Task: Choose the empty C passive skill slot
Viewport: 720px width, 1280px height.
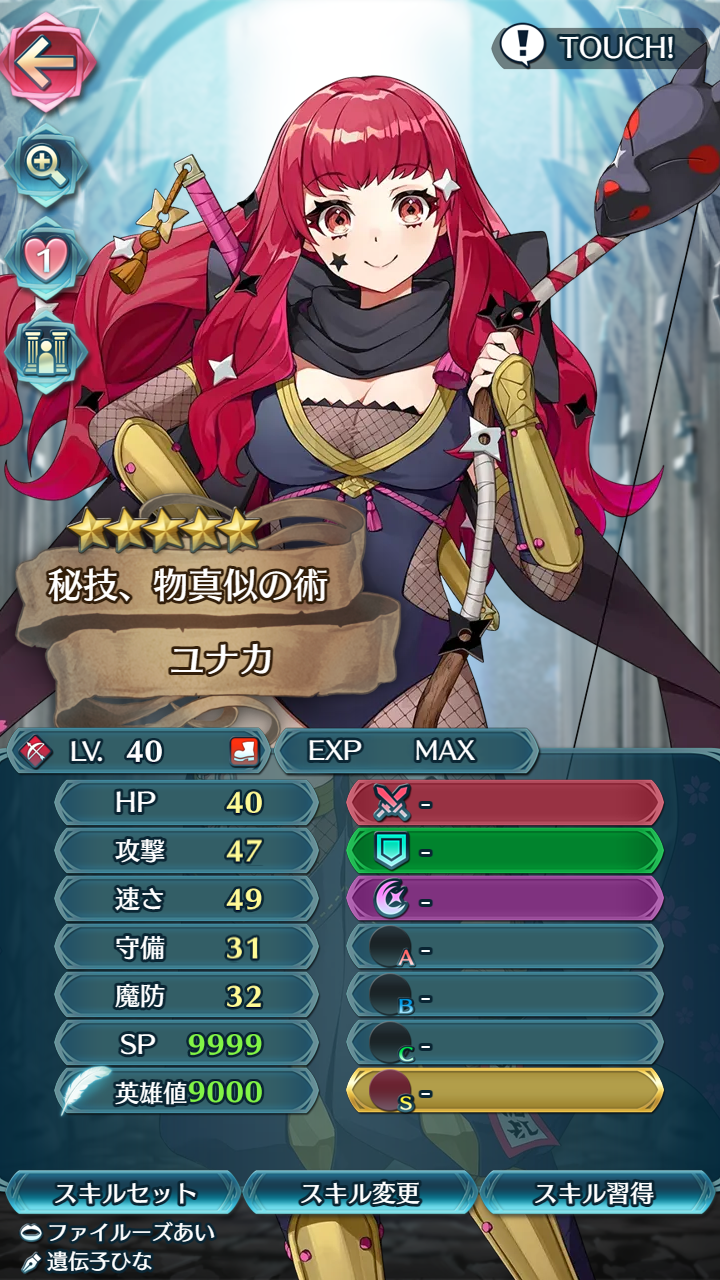Action: 505,1043
